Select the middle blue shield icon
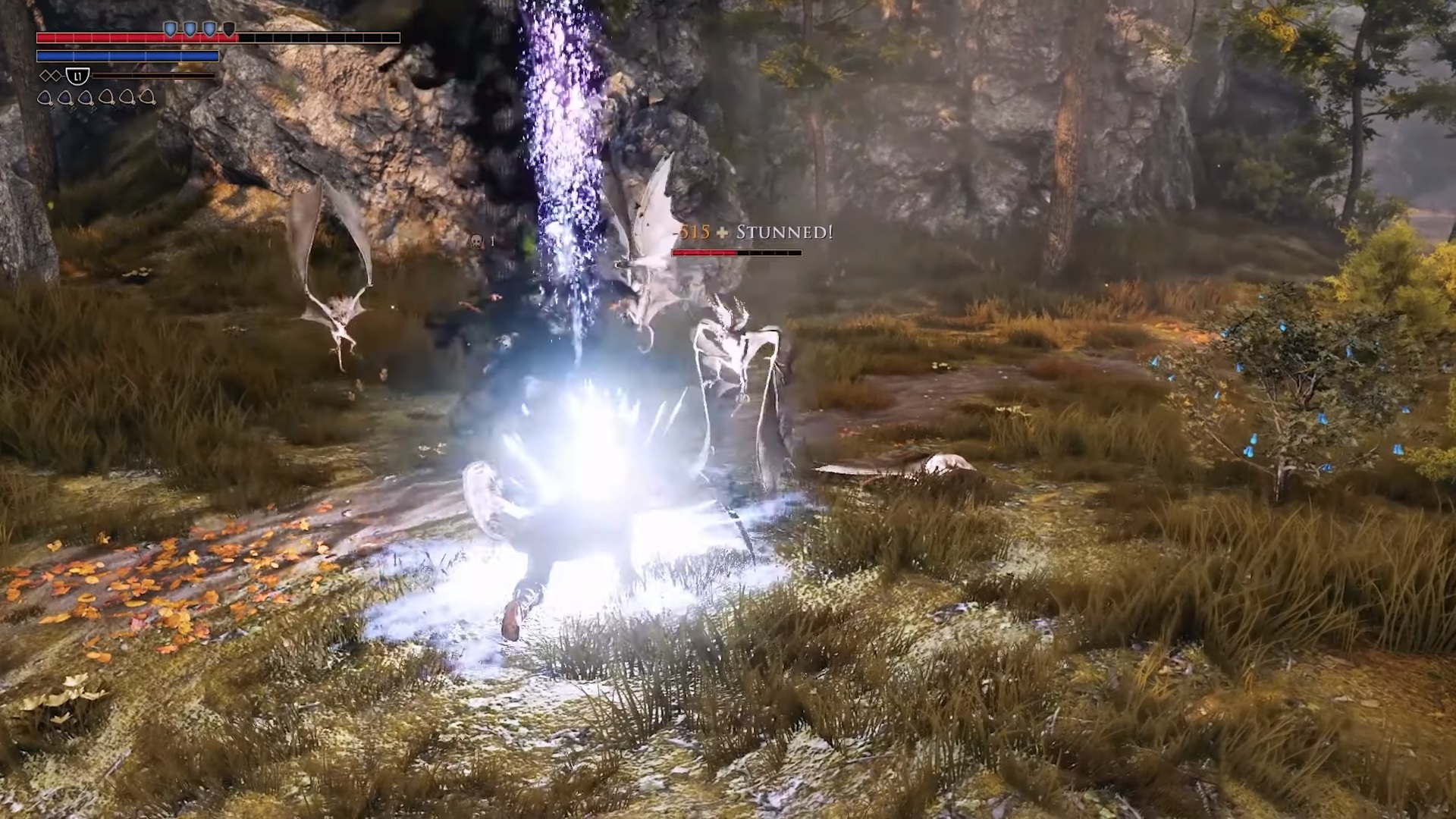This screenshot has height=819, width=1456. [x=190, y=29]
